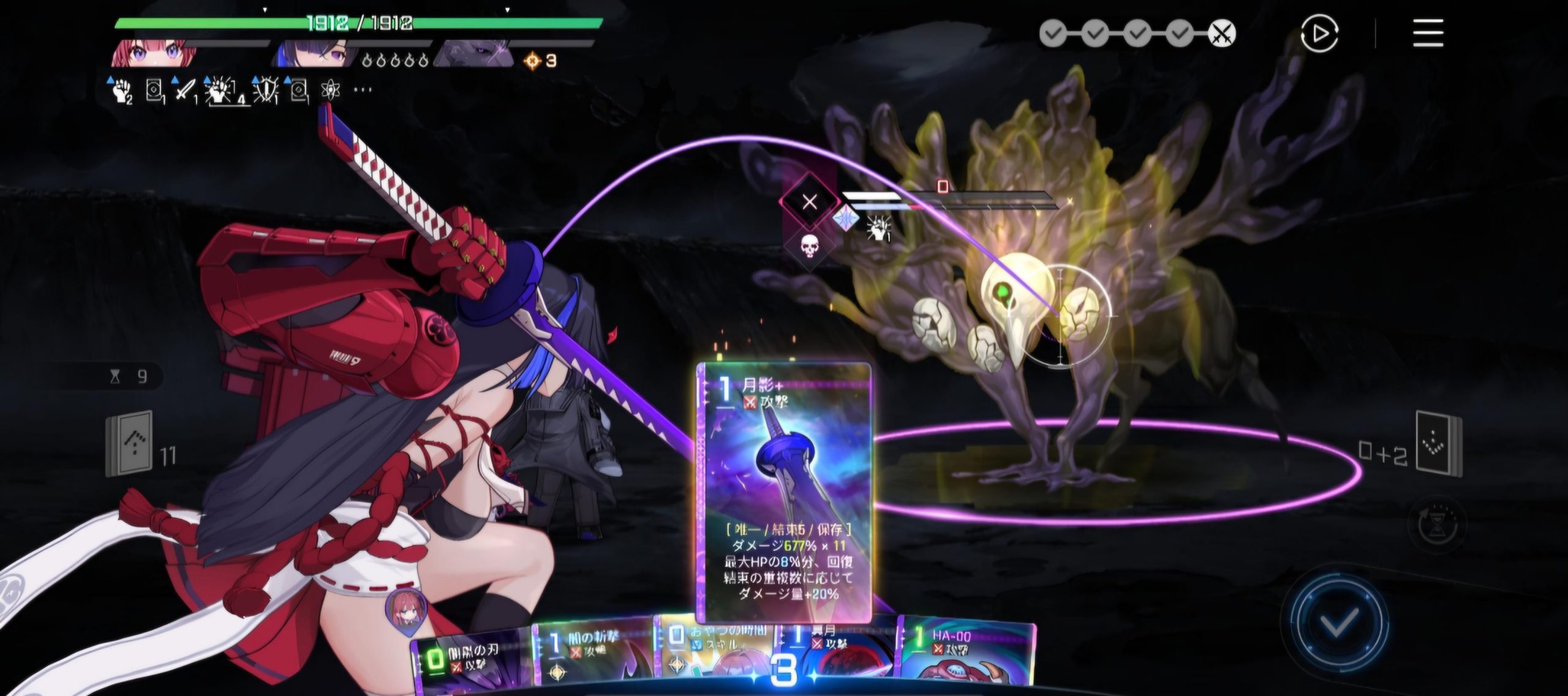Show the enemy's skull intent icon
This screenshot has width=1568, height=696.
pos(809,246)
